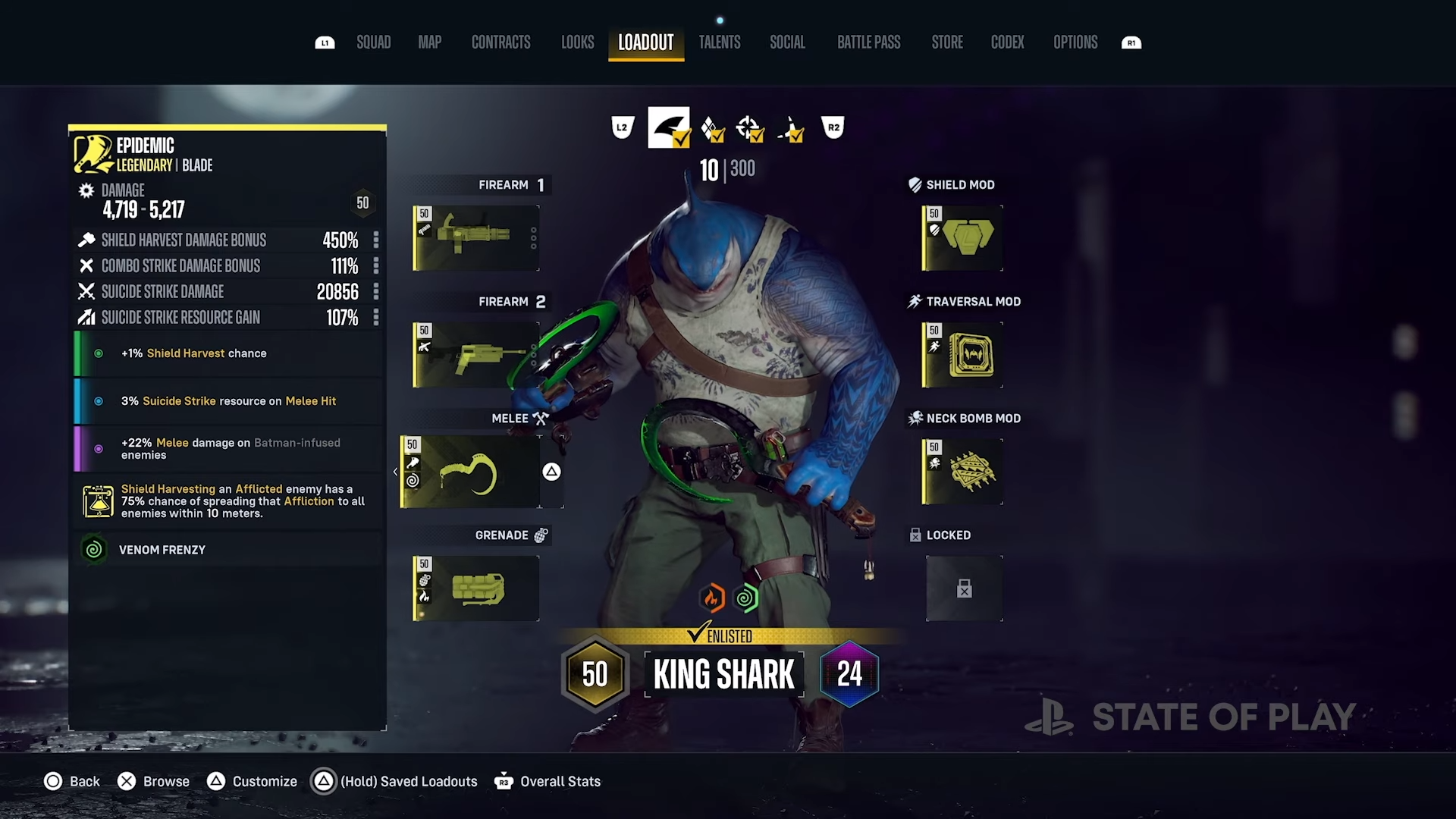Expand the Shield Harvest Damage Bonus details

(376, 240)
